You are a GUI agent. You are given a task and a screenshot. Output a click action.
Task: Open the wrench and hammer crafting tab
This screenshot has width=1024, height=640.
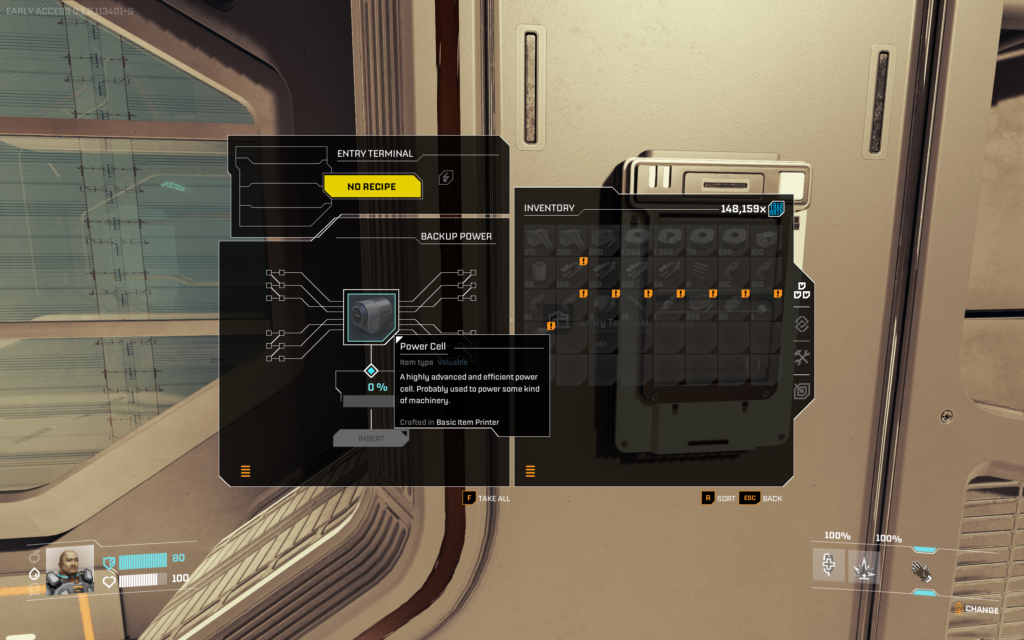pyautogui.click(x=801, y=358)
